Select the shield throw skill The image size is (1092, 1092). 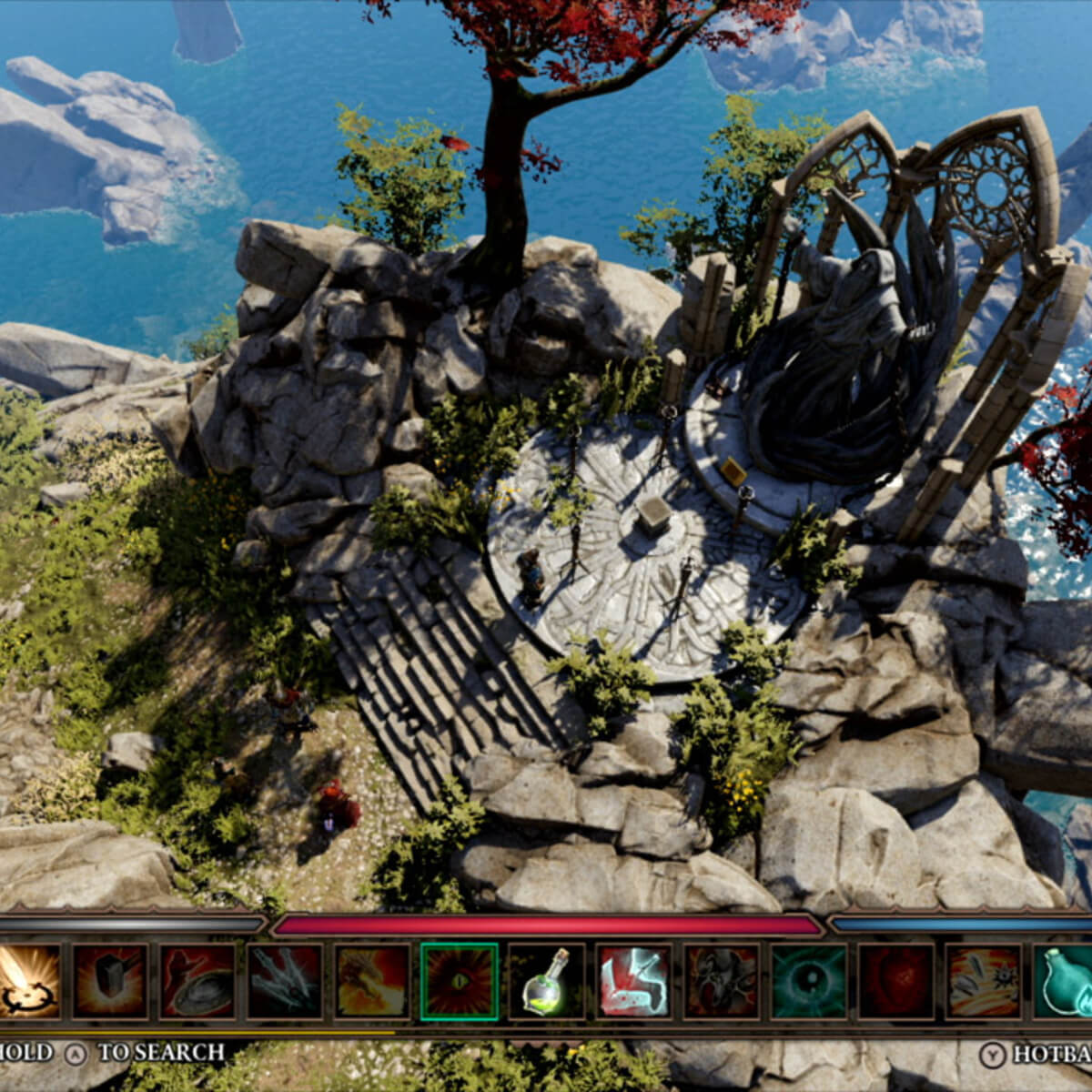point(197,980)
